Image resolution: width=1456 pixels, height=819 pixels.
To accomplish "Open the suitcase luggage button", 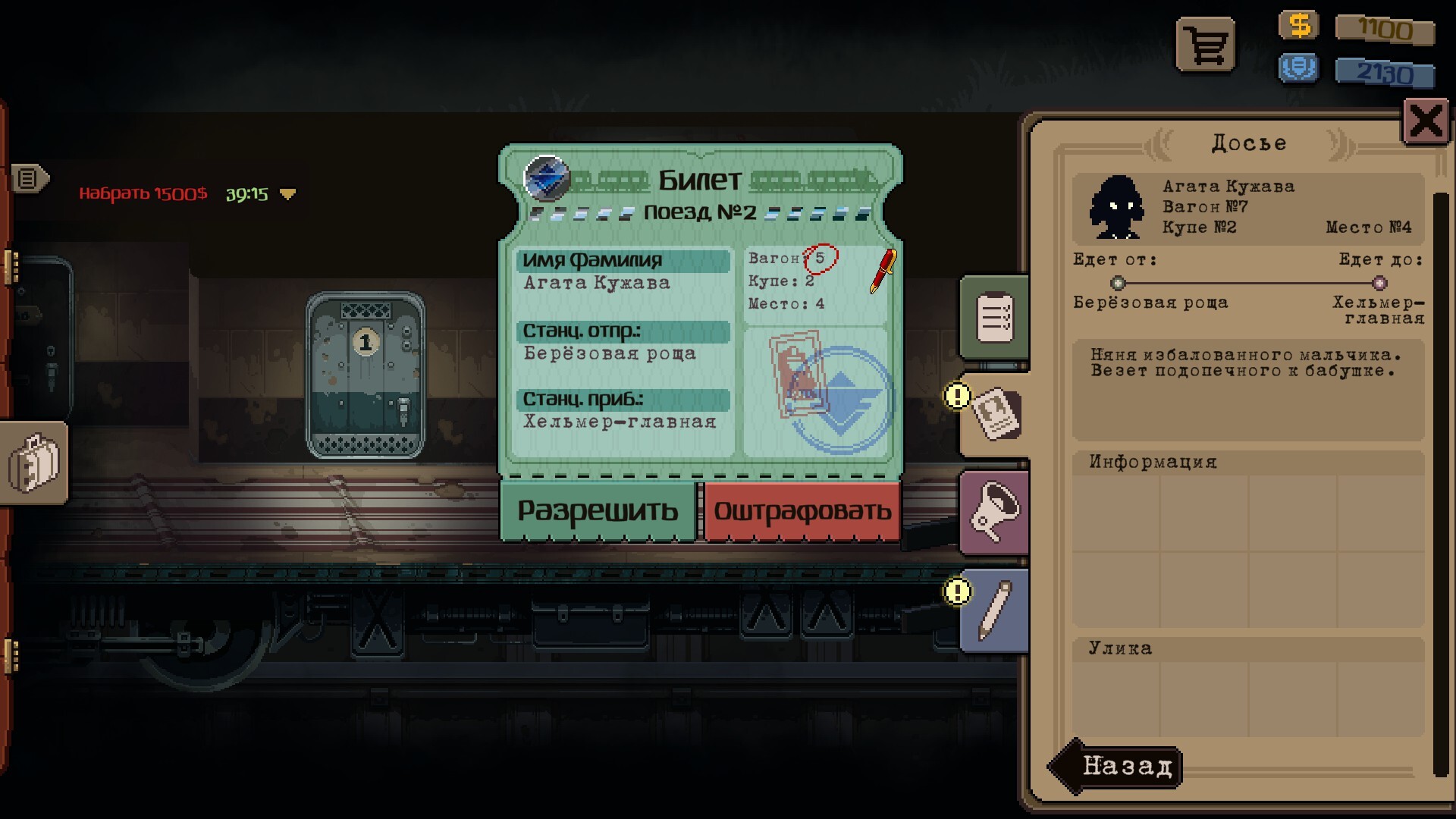I will click(33, 463).
